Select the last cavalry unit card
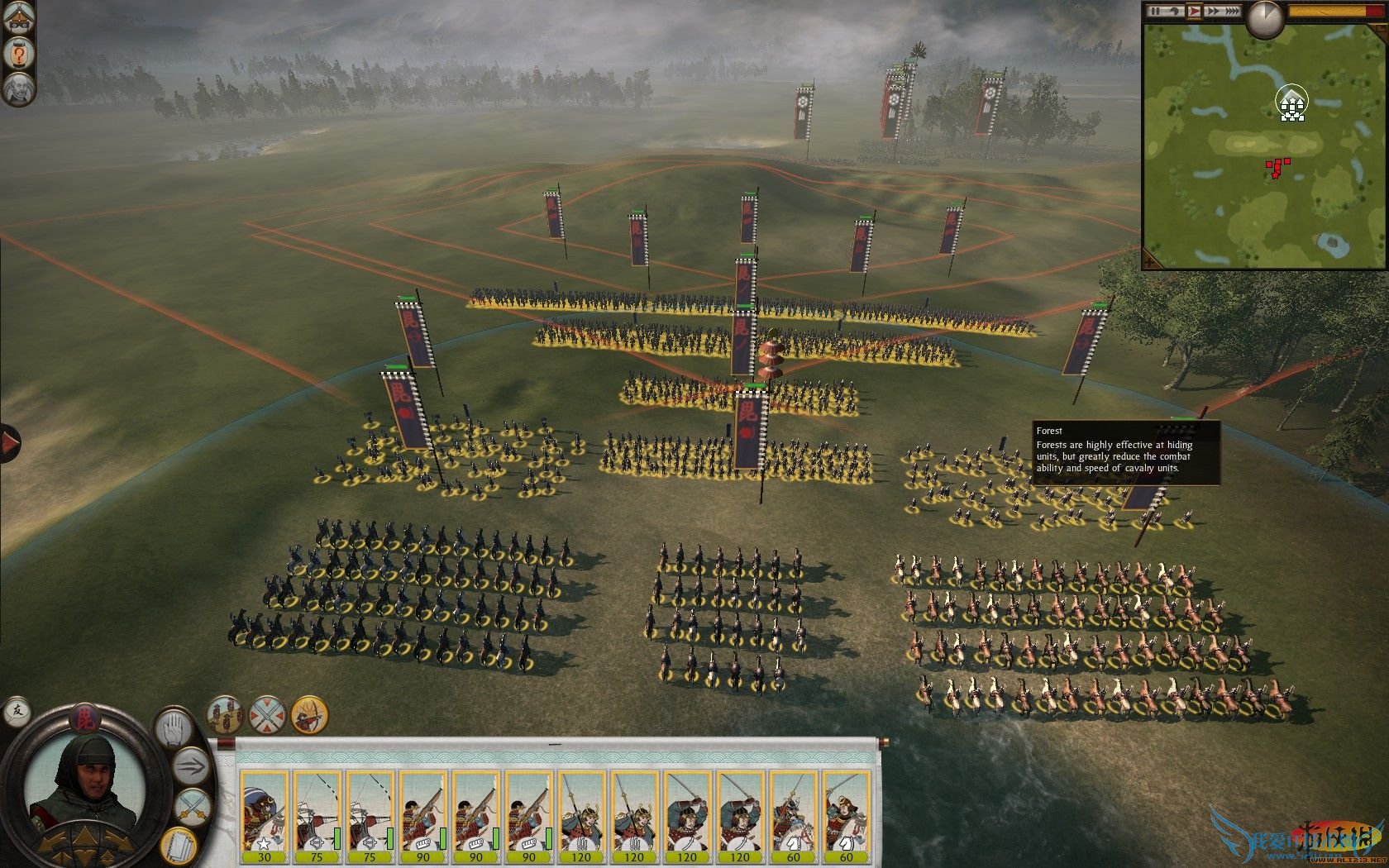1389x868 pixels. click(846, 816)
